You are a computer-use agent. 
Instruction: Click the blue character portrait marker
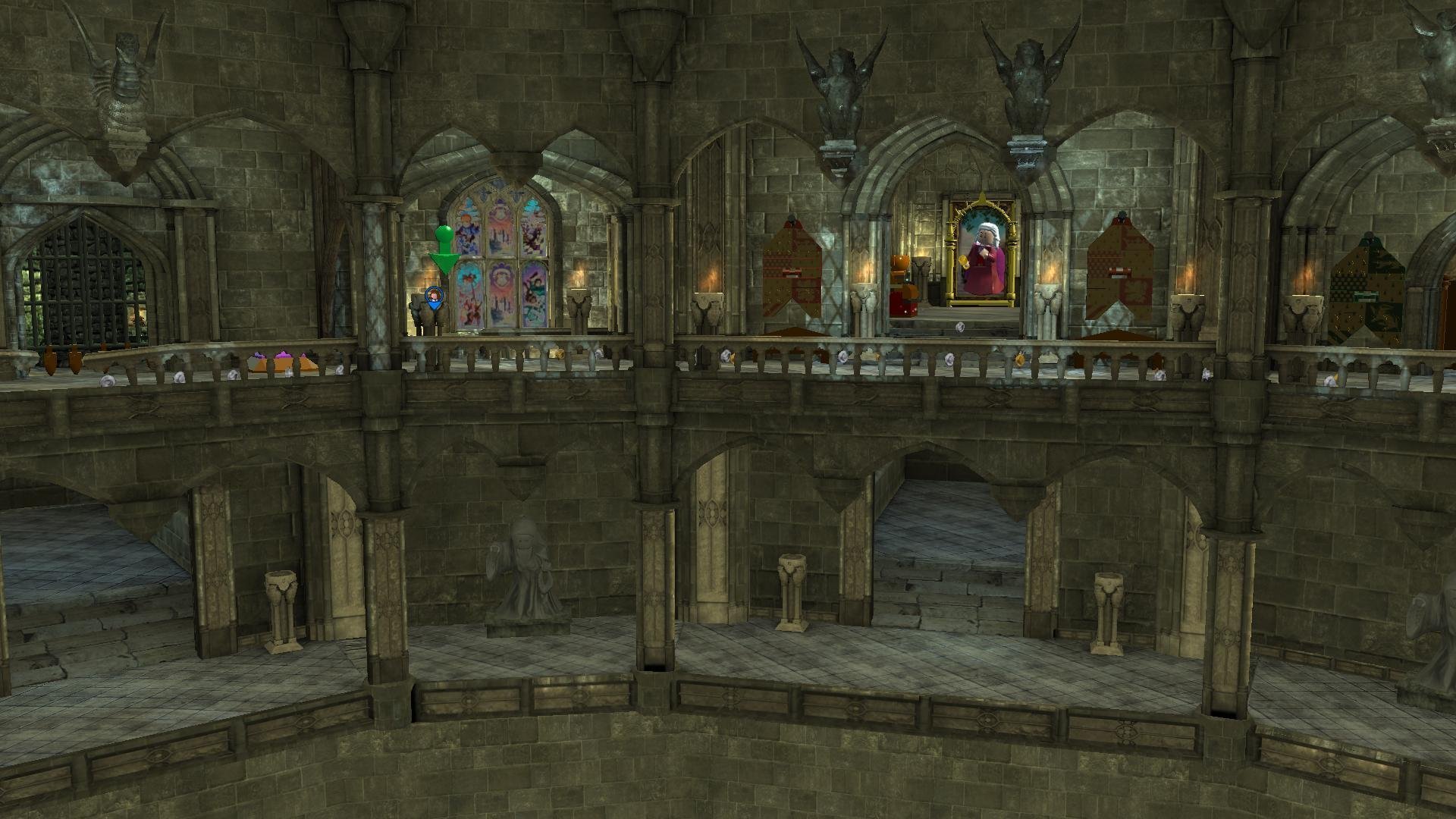click(434, 297)
